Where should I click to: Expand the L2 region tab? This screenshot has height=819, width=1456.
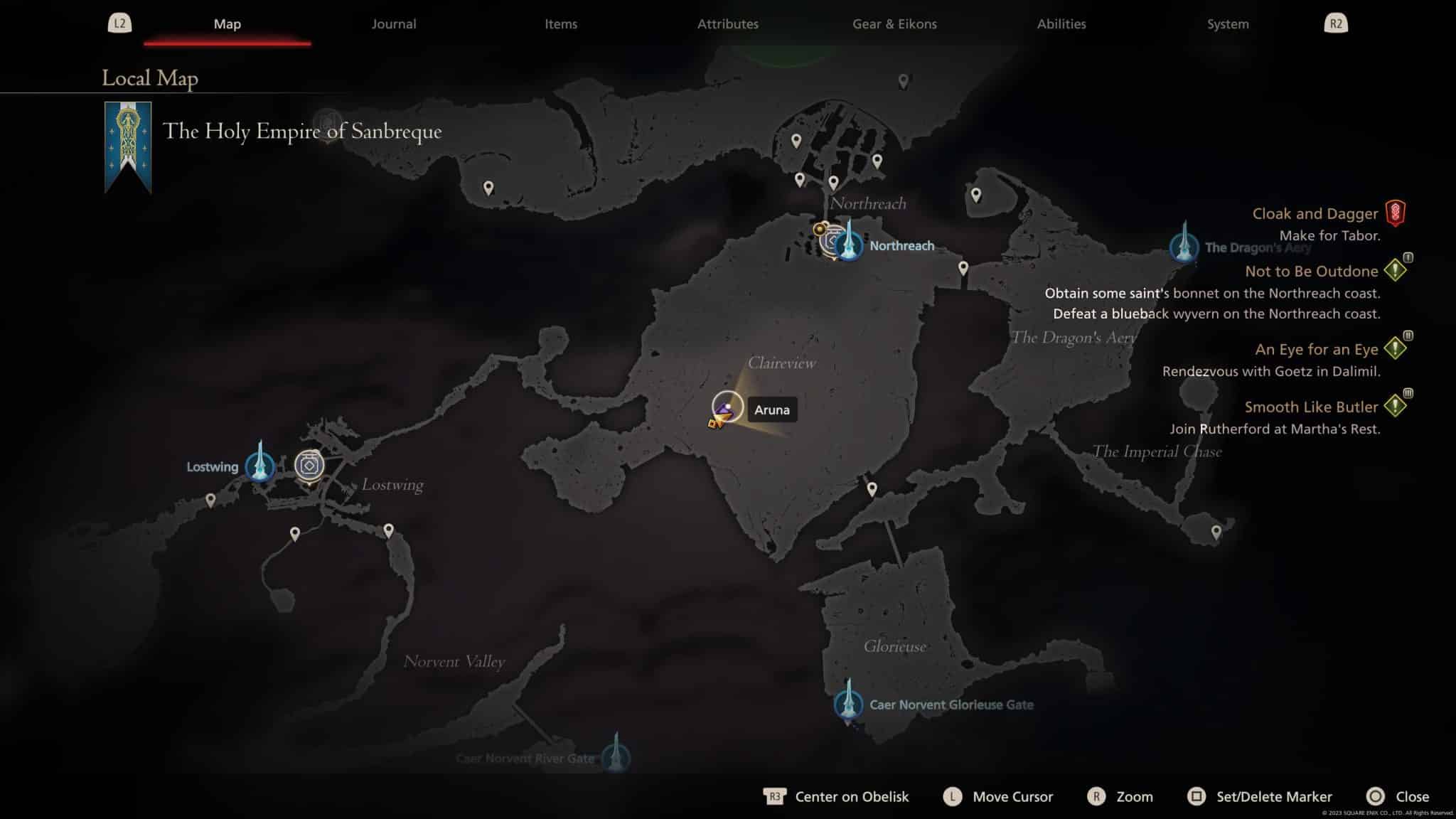pyautogui.click(x=119, y=23)
